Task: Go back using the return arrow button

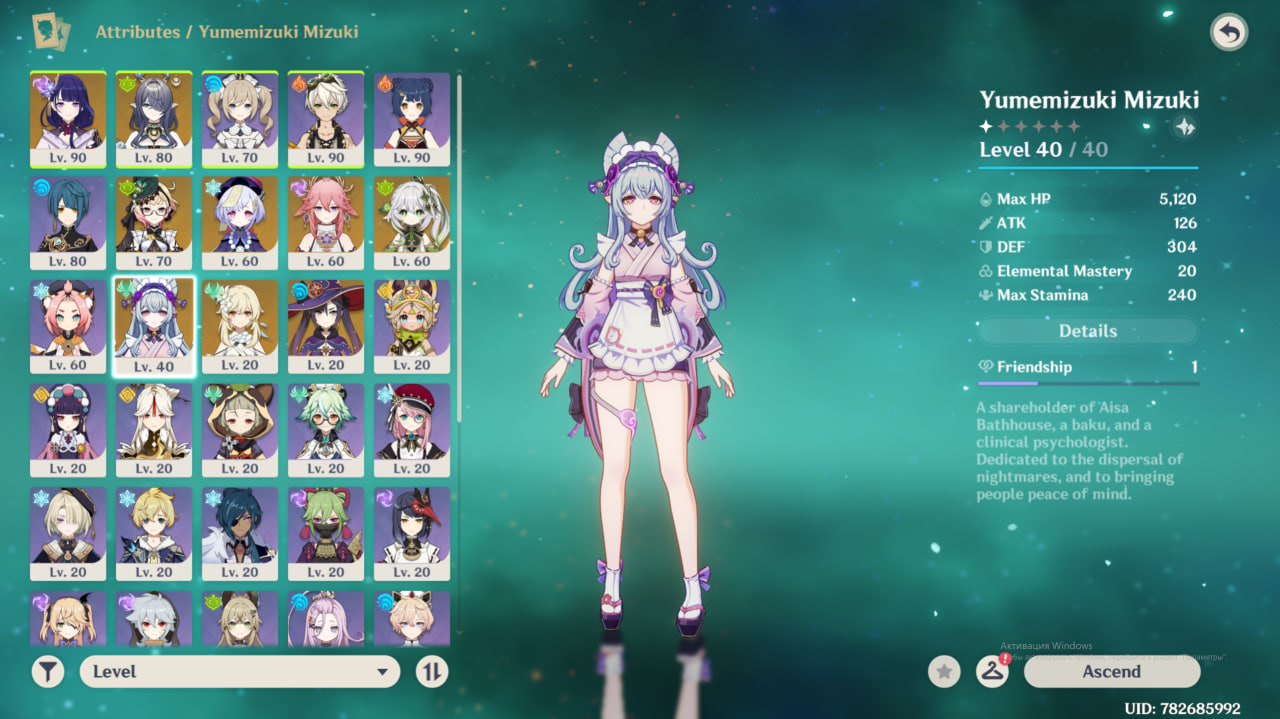Action: click(x=1229, y=33)
